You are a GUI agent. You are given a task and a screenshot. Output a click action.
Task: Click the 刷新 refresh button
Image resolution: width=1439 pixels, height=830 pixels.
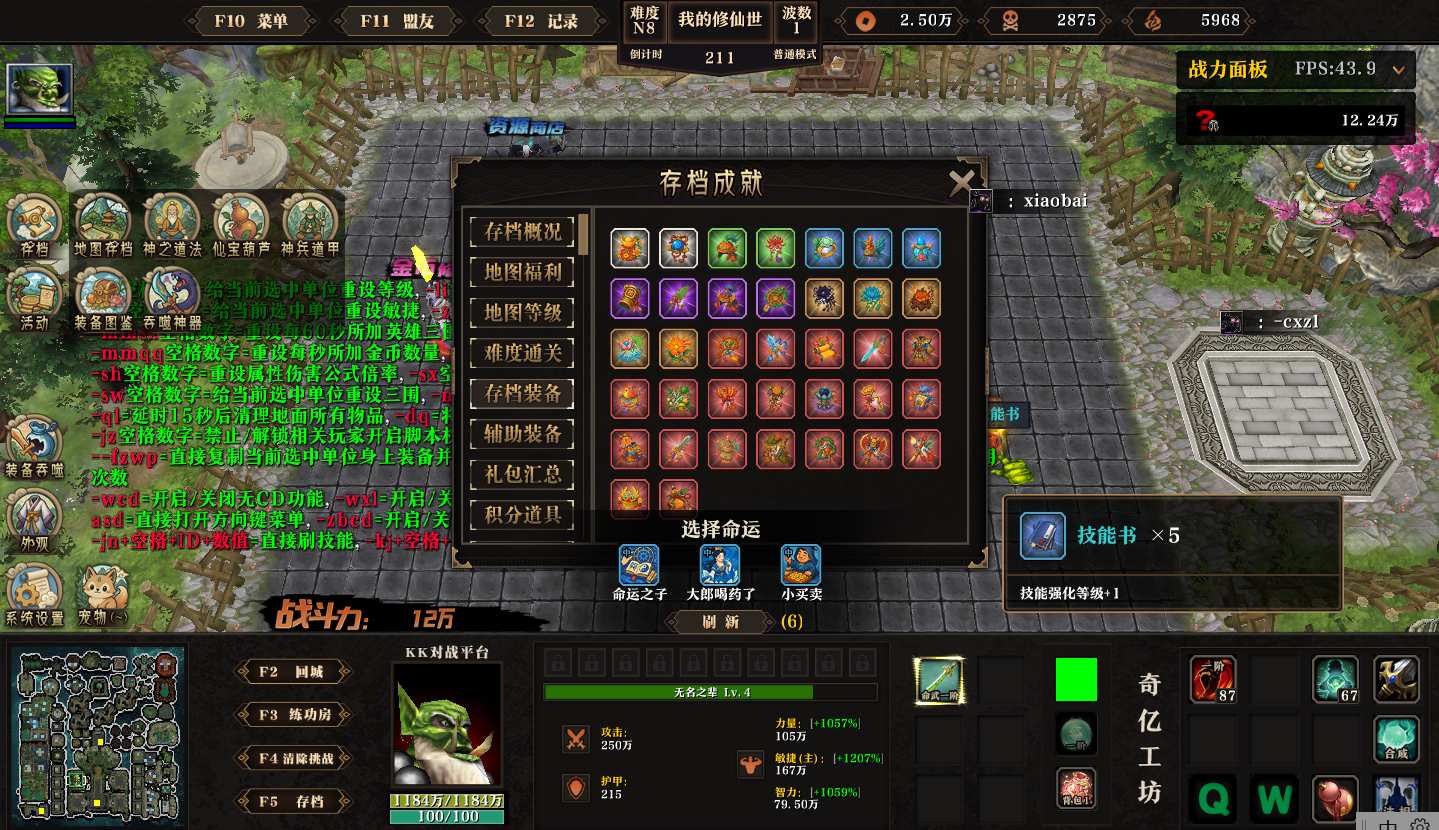720,622
